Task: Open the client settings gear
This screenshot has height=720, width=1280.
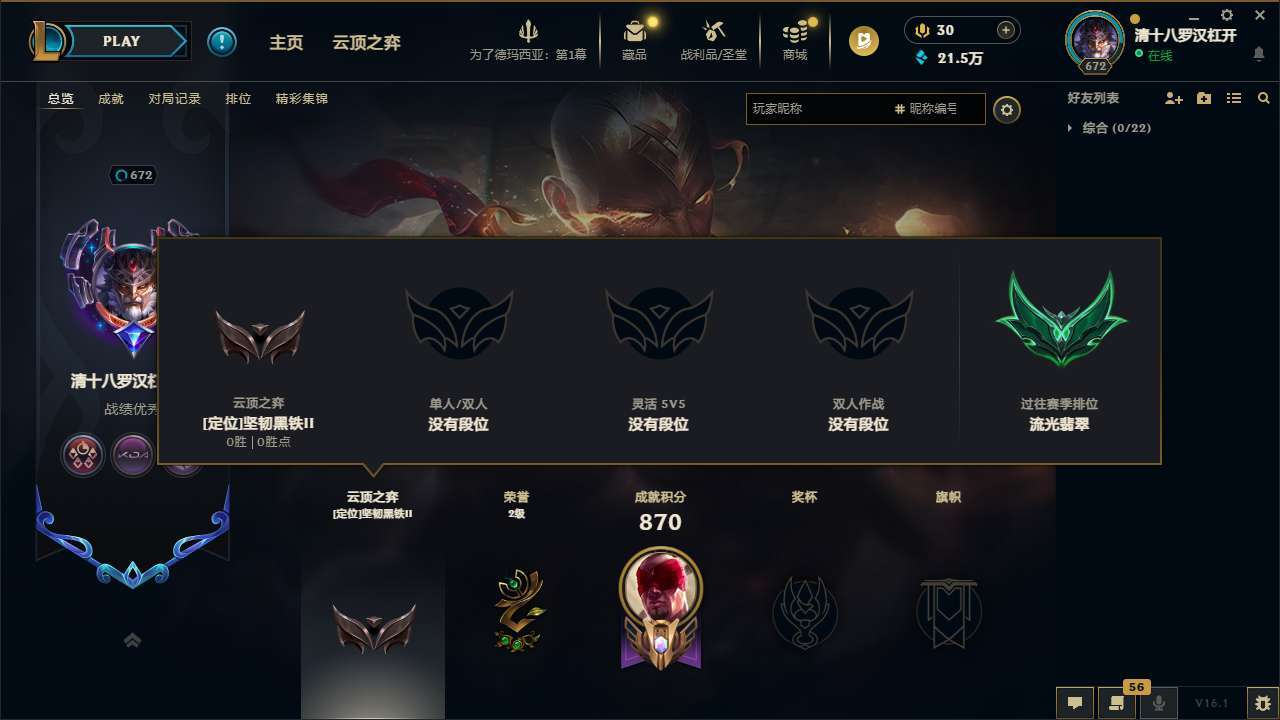Action: pos(1226,16)
